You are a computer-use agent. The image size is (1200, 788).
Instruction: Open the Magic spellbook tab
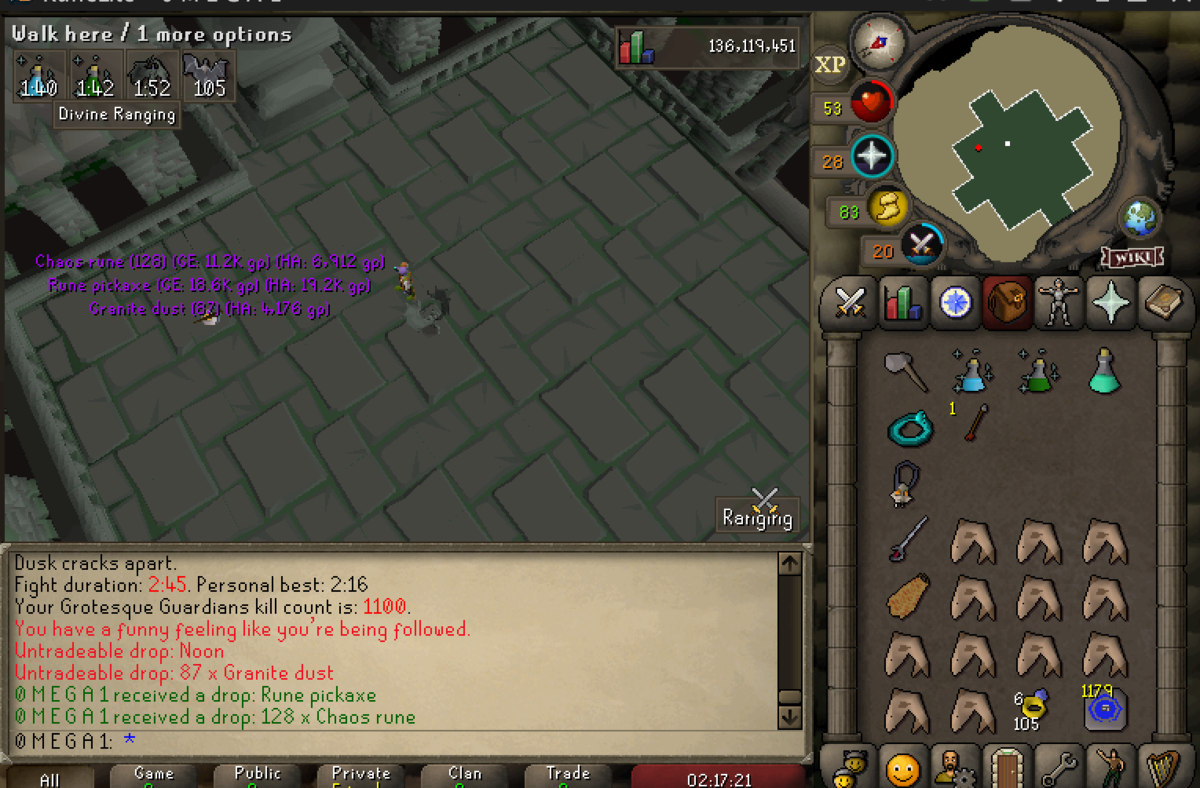click(1163, 302)
